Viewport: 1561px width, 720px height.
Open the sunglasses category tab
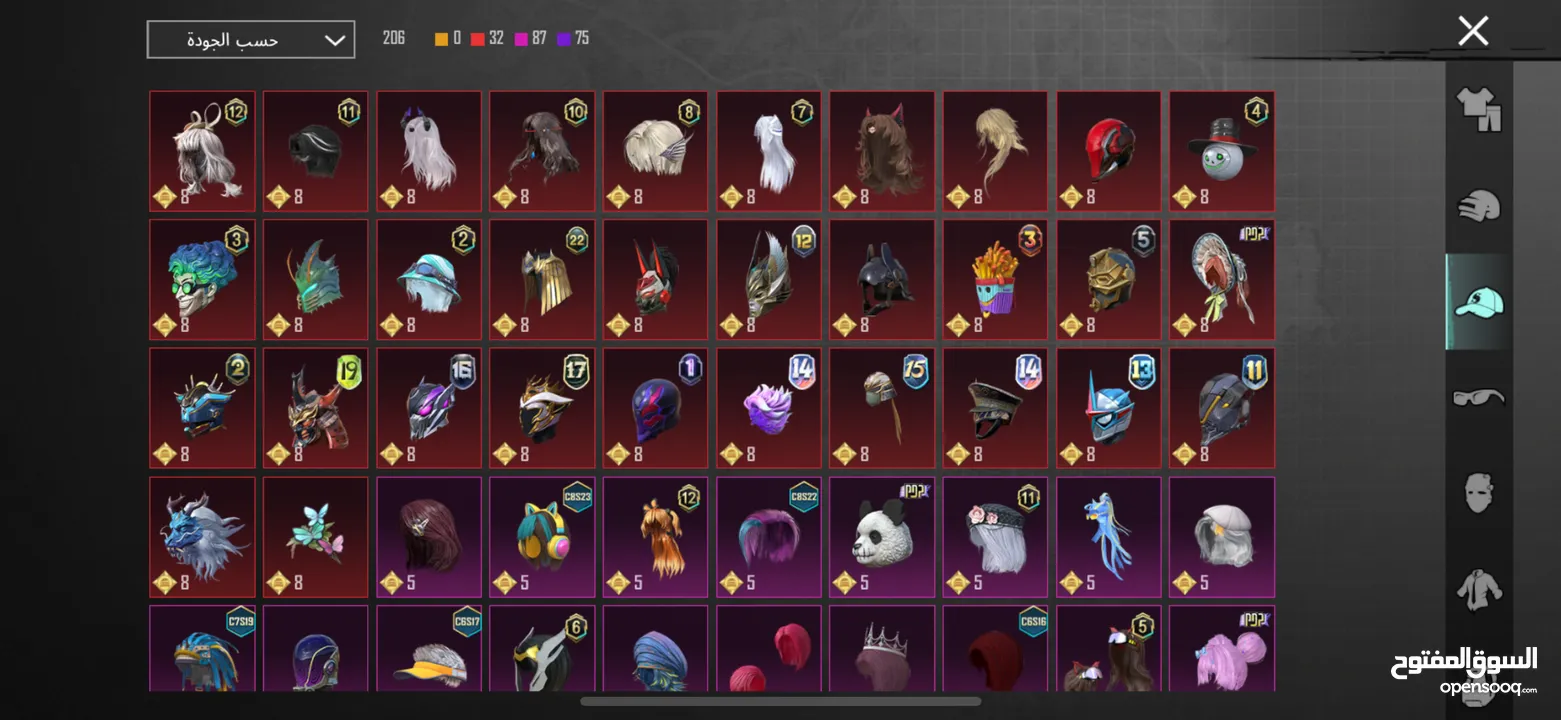(x=1478, y=398)
